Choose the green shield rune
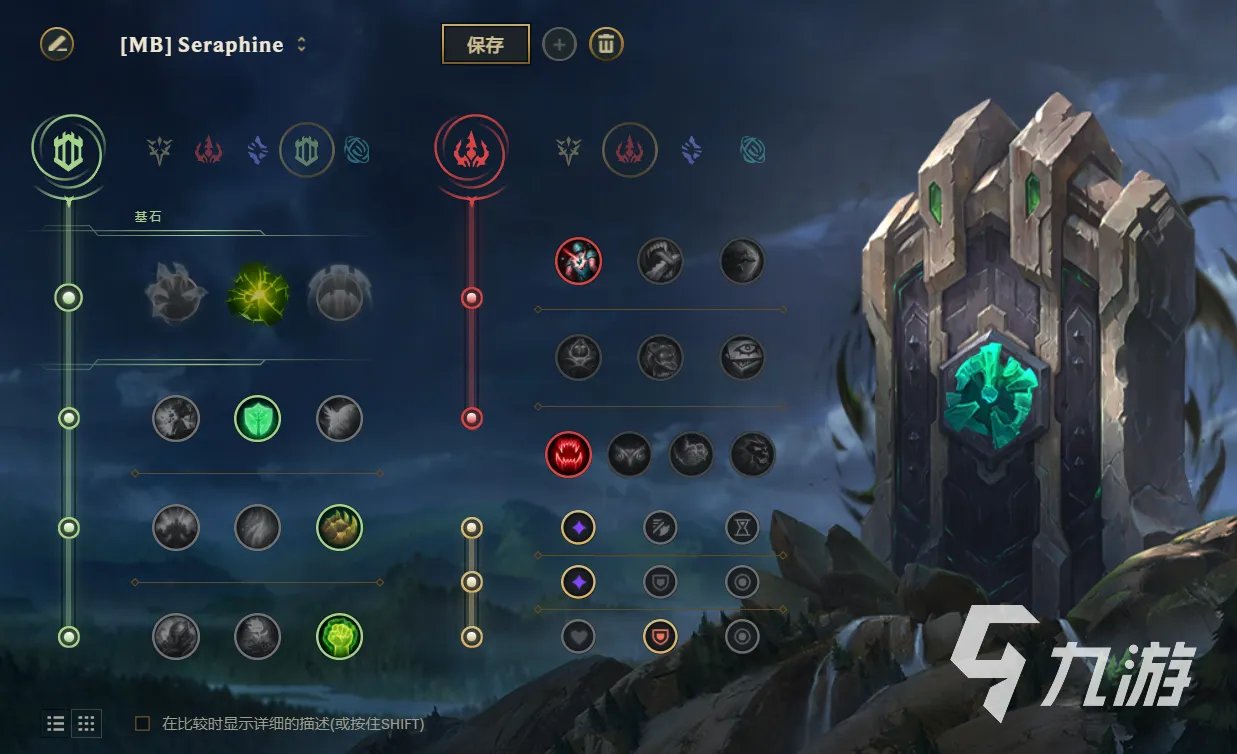The height and width of the screenshot is (754, 1237). pyautogui.click(x=257, y=418)
